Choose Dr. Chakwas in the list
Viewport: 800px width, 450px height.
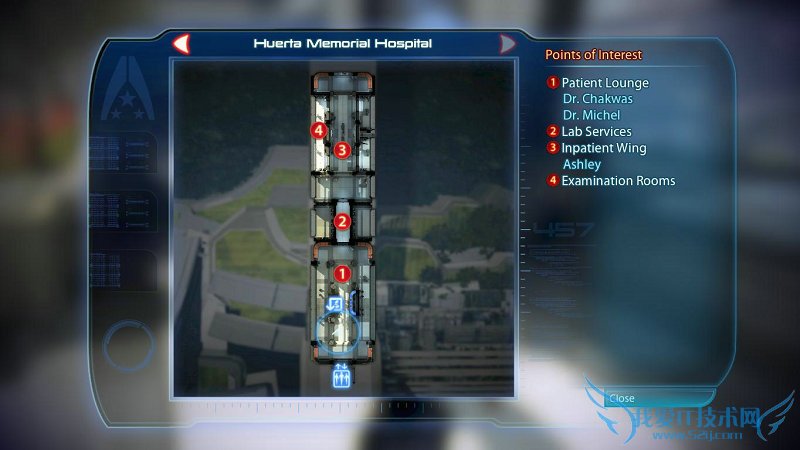click(x=597, y=99)
